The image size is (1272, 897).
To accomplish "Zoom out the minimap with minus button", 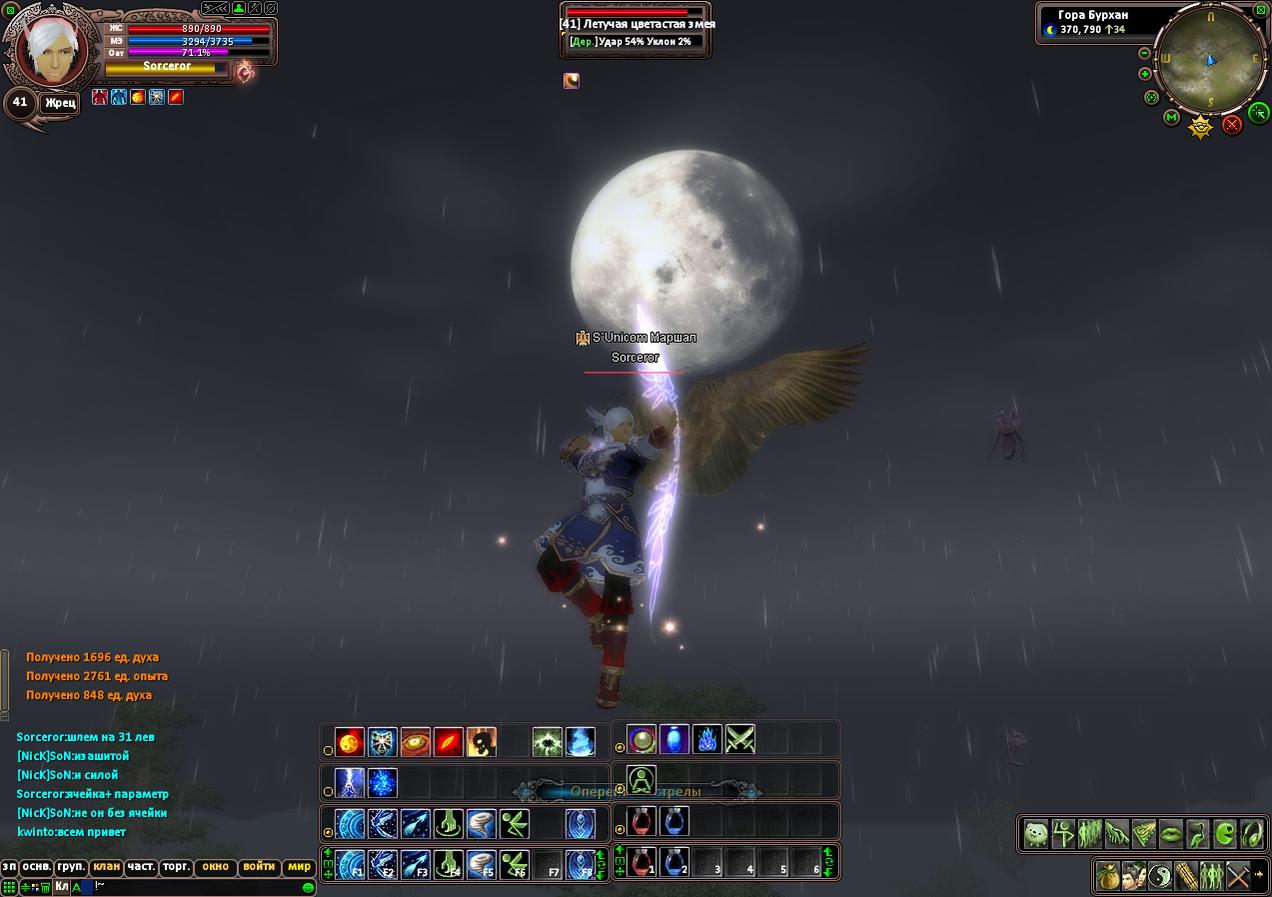I will coord(1145,53).
